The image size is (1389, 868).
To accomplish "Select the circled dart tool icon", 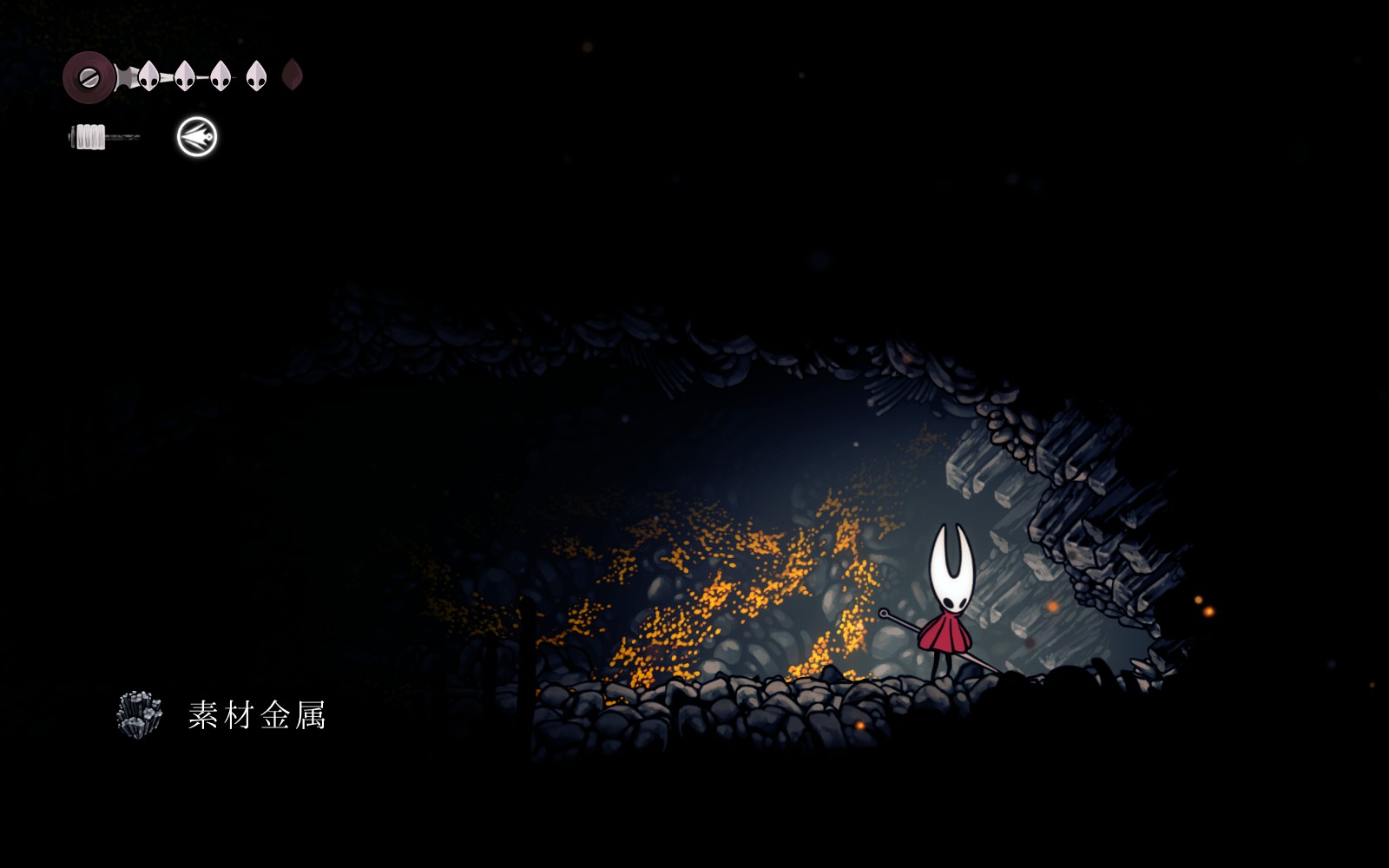I will tap(197, 137).
